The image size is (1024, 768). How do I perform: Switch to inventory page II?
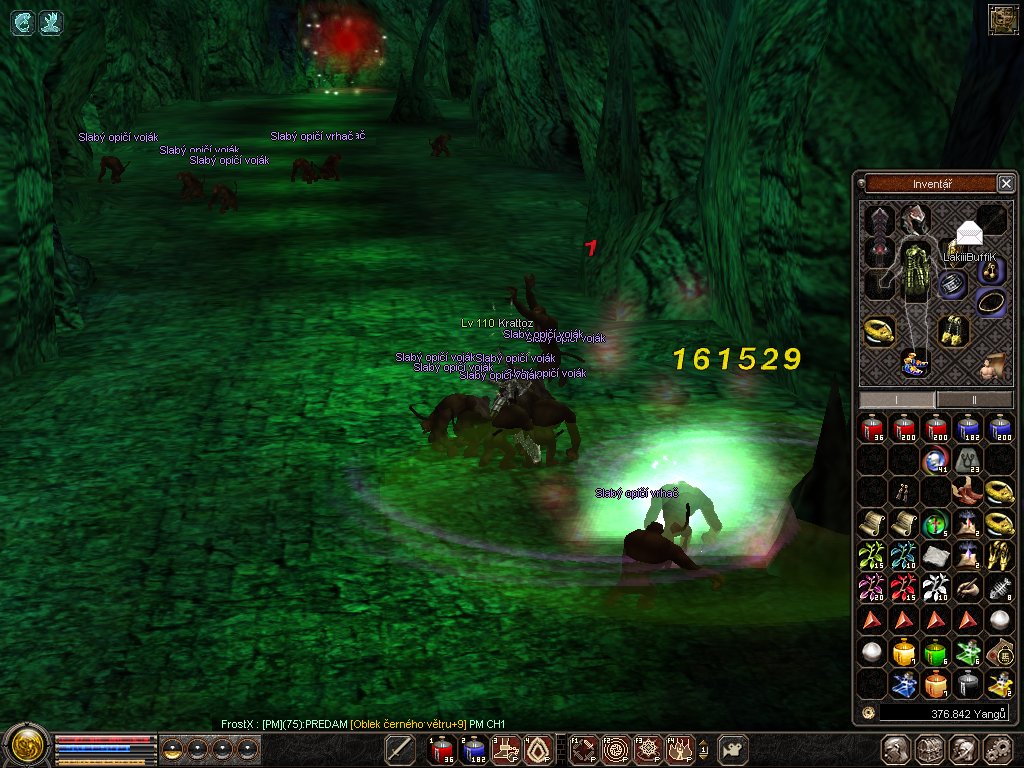(x=976, y=399)
